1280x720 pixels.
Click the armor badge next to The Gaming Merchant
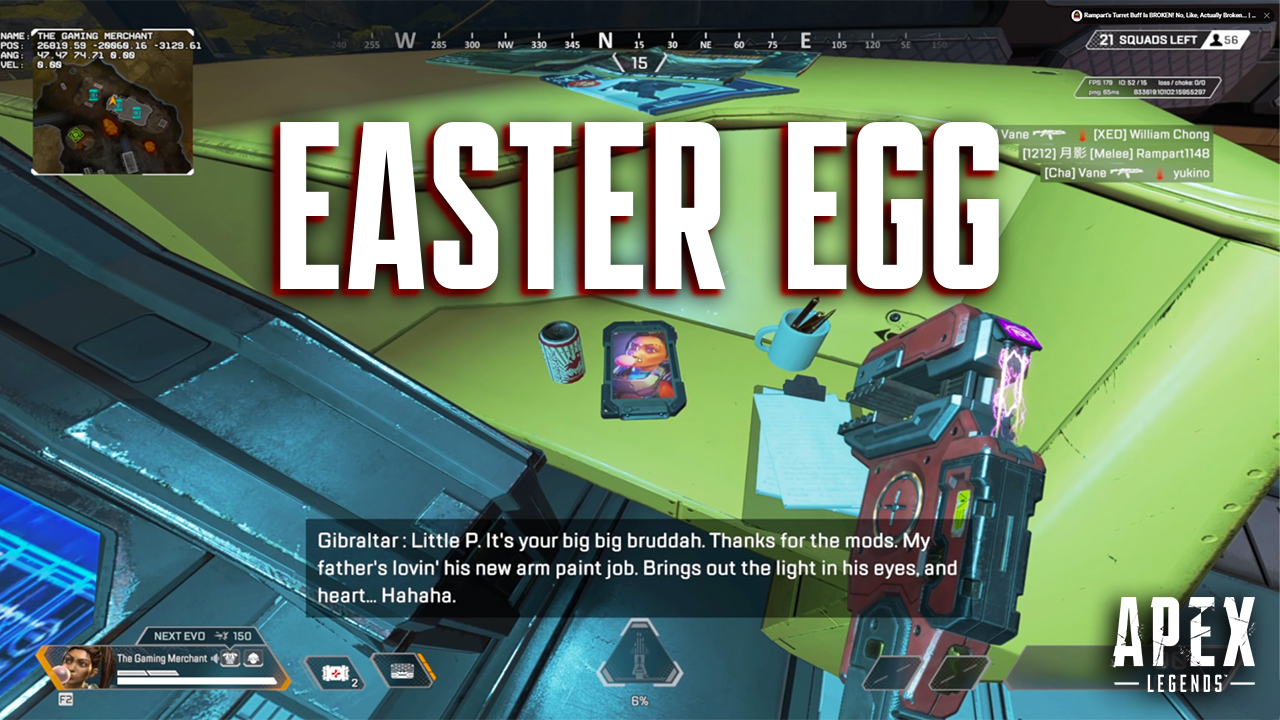[x=232, y=659]
